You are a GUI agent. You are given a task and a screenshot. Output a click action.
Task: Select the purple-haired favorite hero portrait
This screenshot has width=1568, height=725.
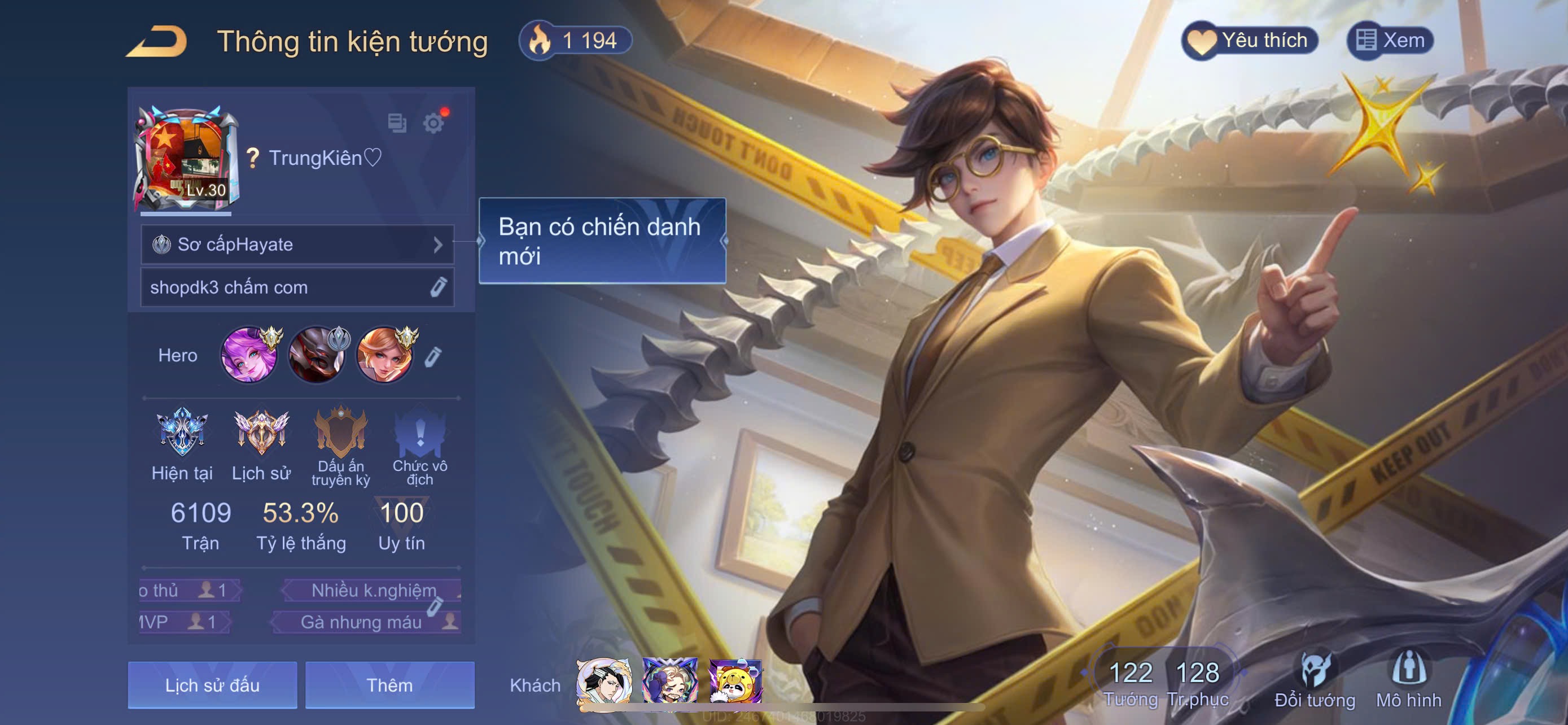point(249,356)
